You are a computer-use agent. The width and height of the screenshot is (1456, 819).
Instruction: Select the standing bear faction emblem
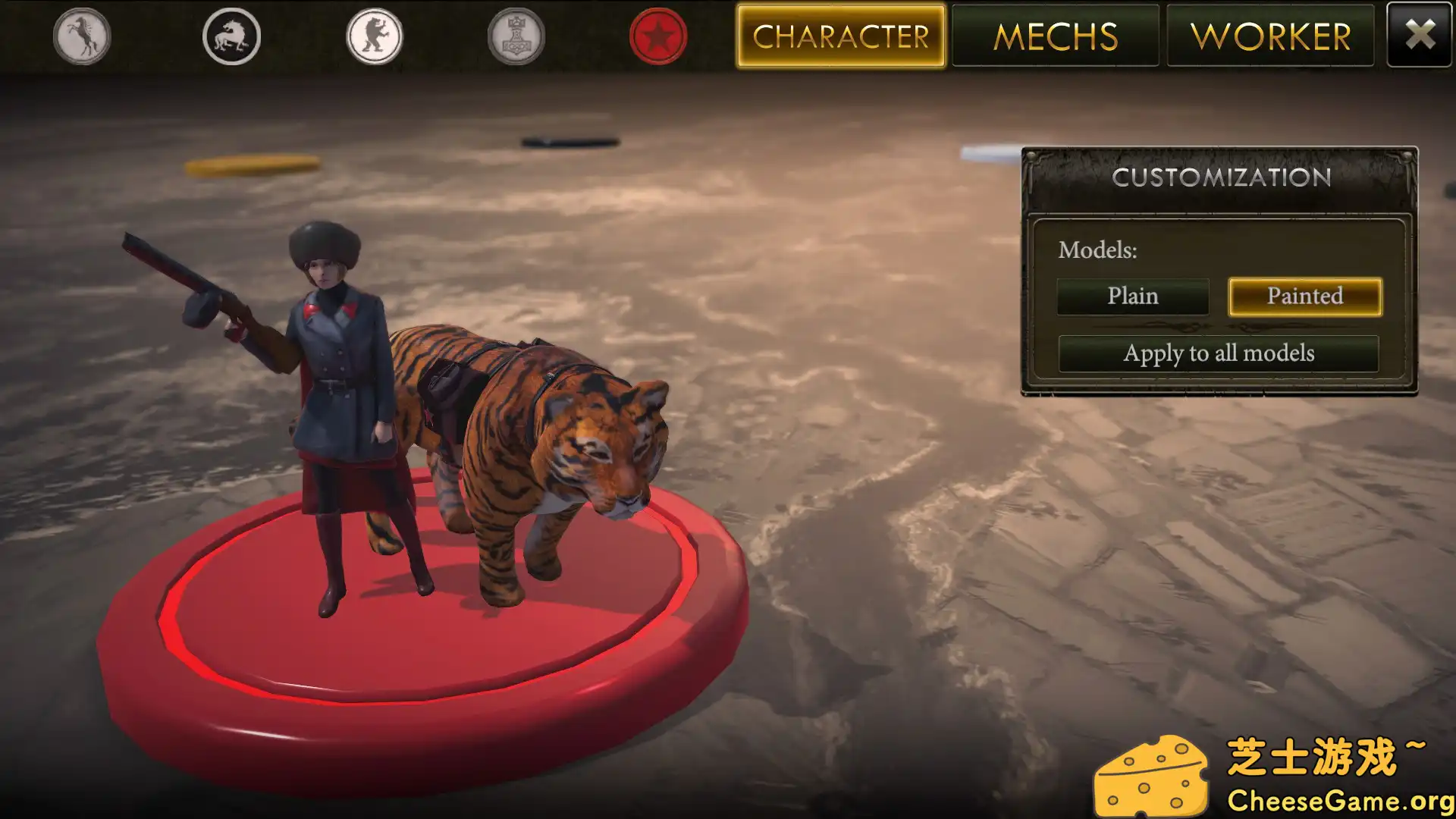point(373,36)
